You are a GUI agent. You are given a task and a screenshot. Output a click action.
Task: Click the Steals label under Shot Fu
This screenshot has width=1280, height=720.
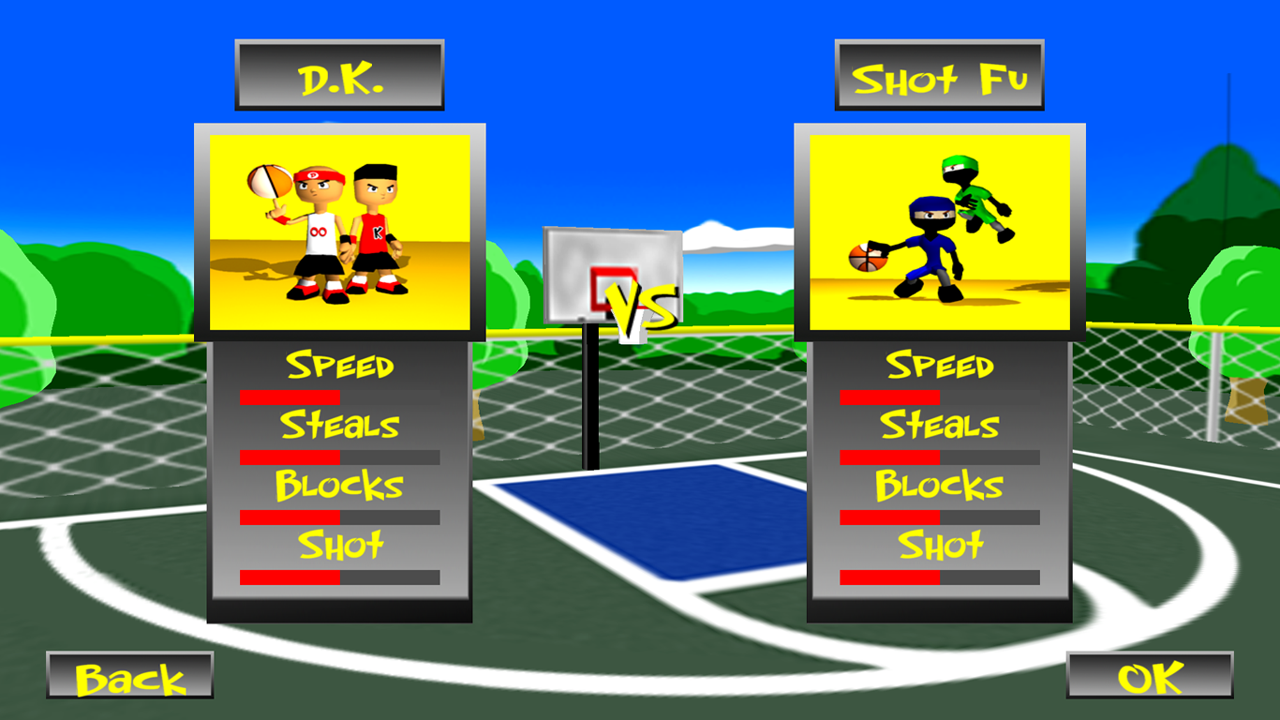(938, 426)
